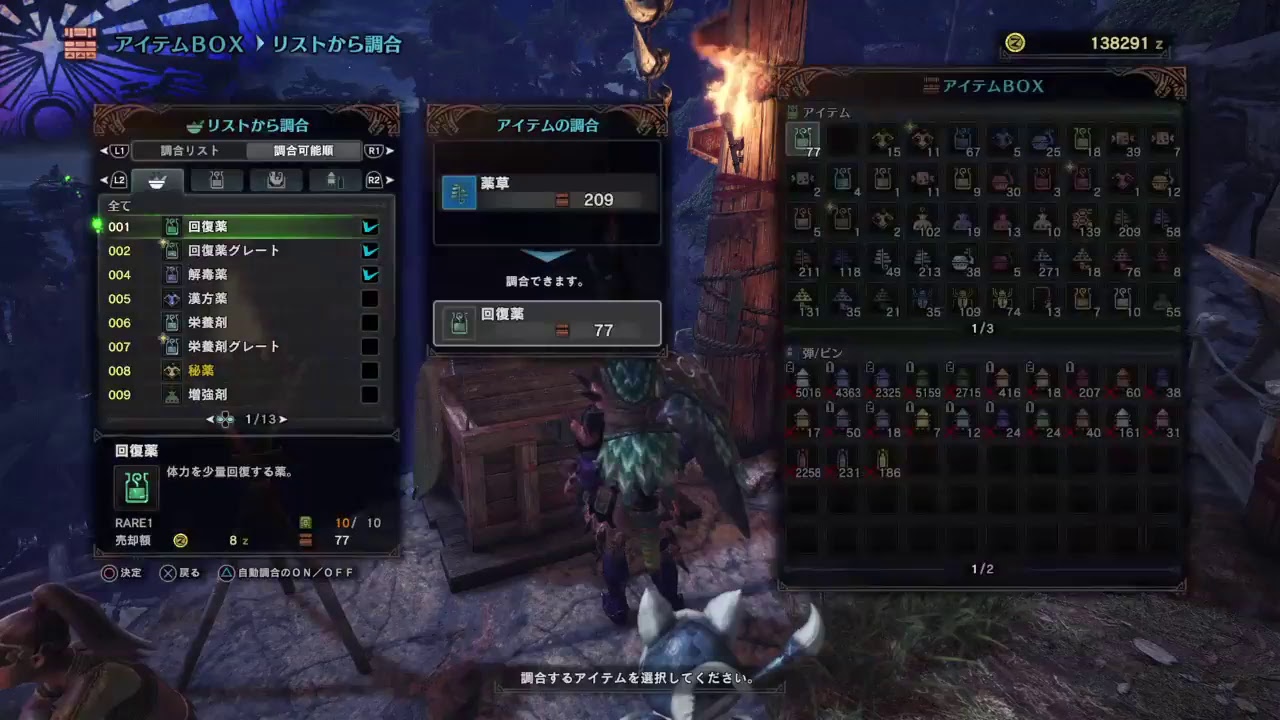1280x720 pixels.
Task: Select 回復薬 in the crafting list
Action: coord(240,227)
